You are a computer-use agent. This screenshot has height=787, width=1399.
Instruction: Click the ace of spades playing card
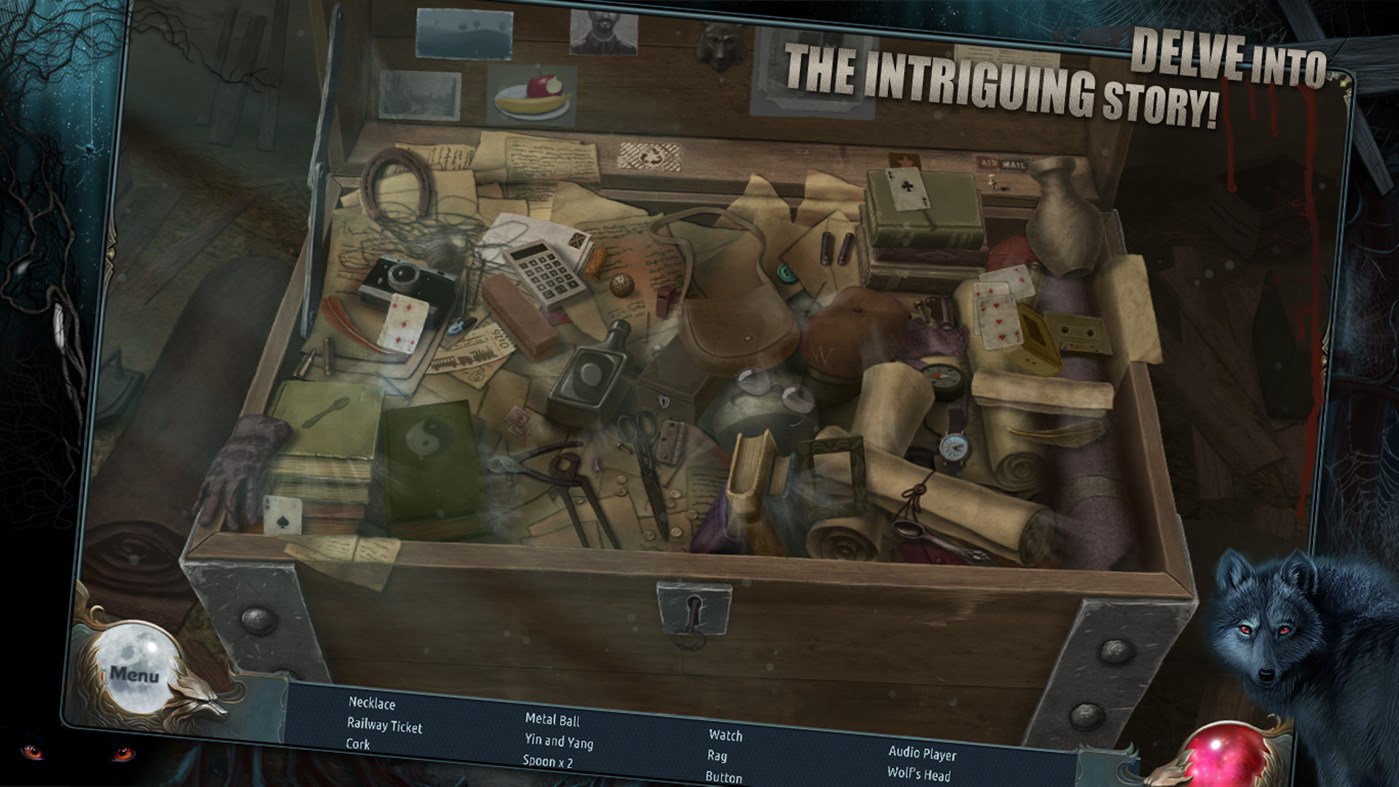tap(285, 515)
